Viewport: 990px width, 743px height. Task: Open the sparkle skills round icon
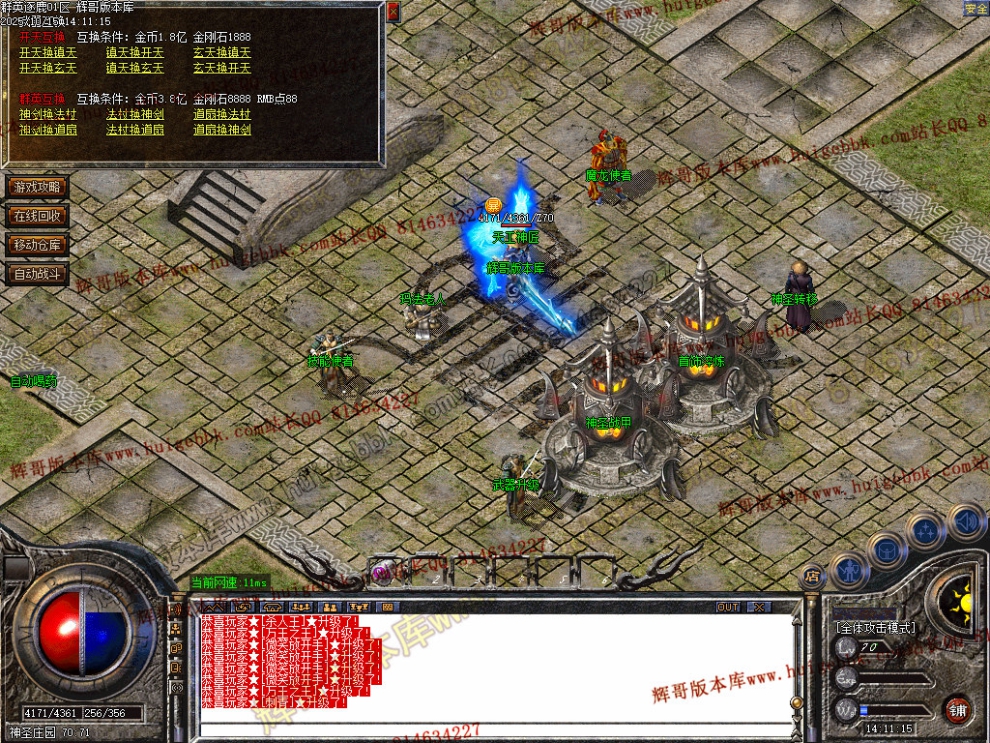coord(926,530)
